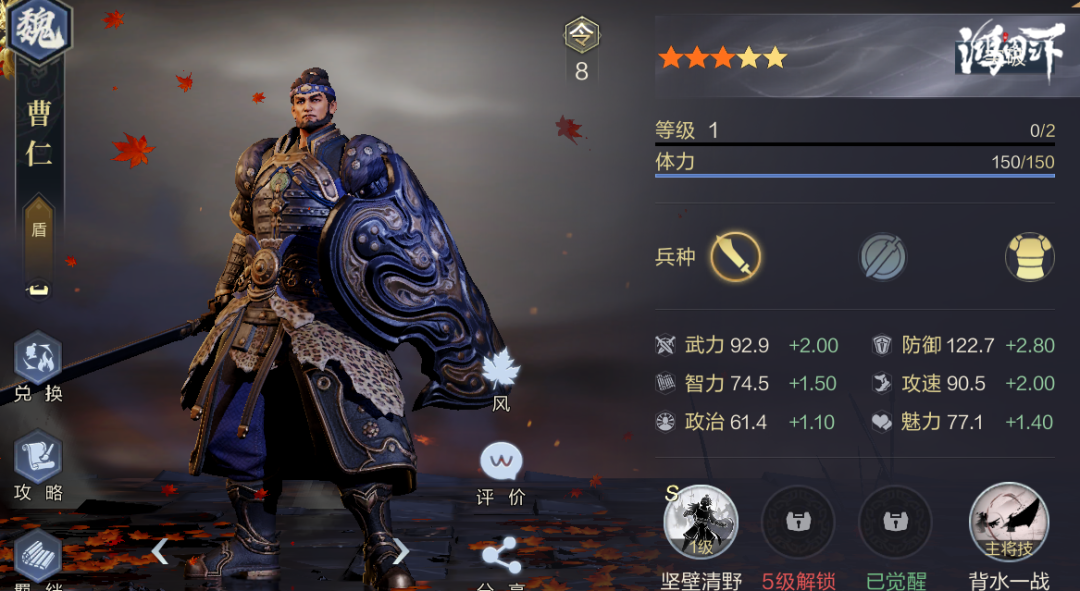
Task: Click the 魏 faction hexagon badge
Action: pos(40,30)
